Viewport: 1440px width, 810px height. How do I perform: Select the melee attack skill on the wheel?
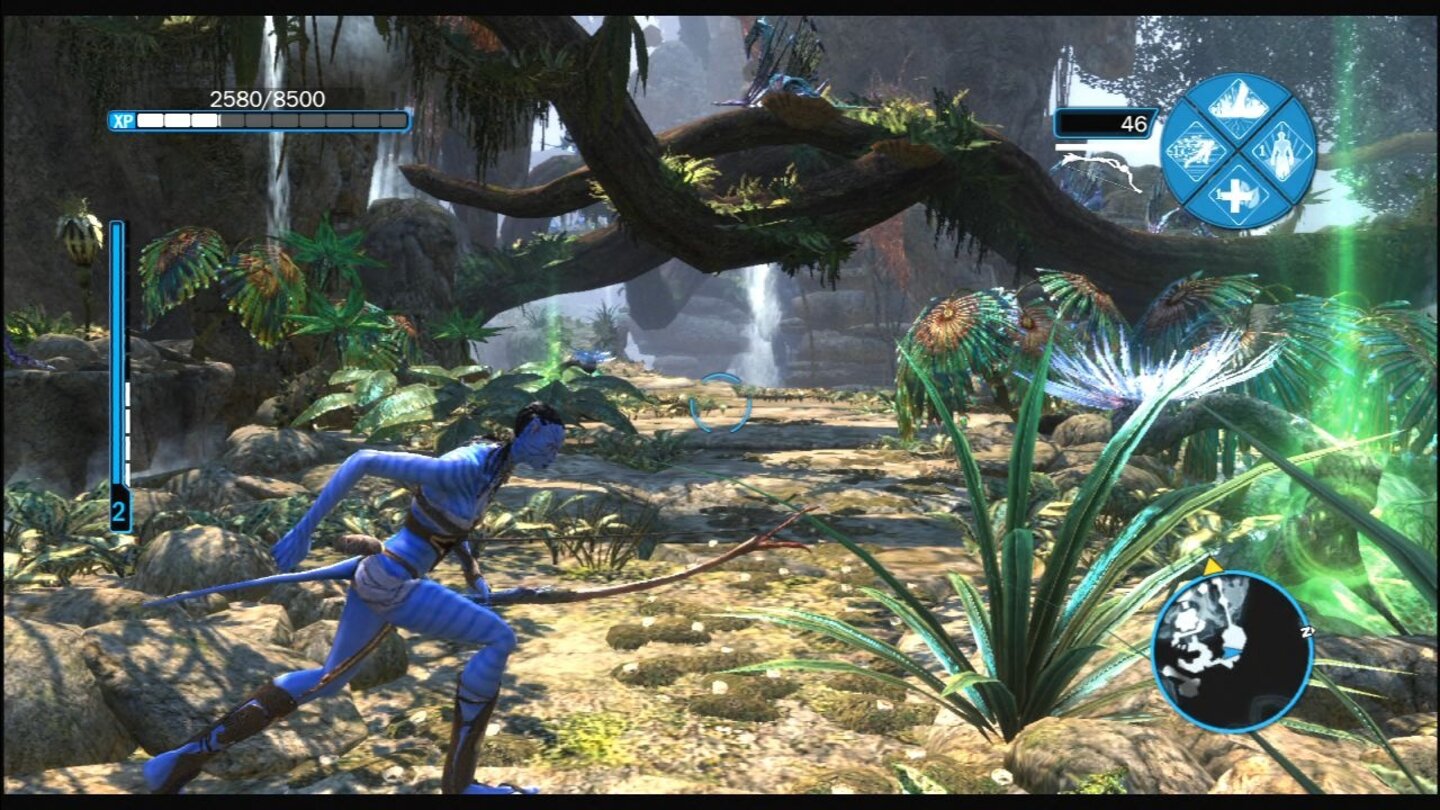[x=1197, y=152]
